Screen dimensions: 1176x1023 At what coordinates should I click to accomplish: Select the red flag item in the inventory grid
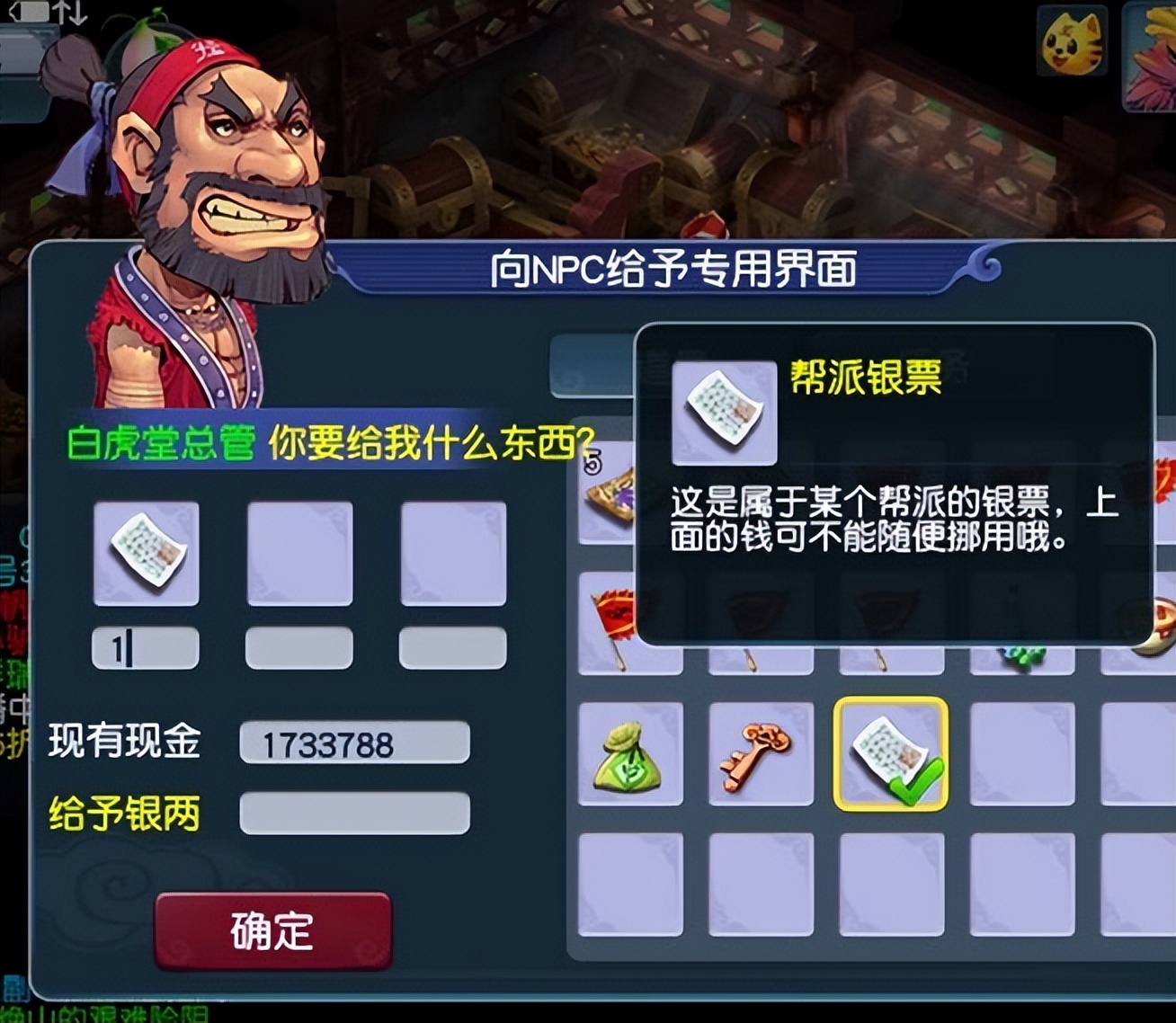pos(611,620)
